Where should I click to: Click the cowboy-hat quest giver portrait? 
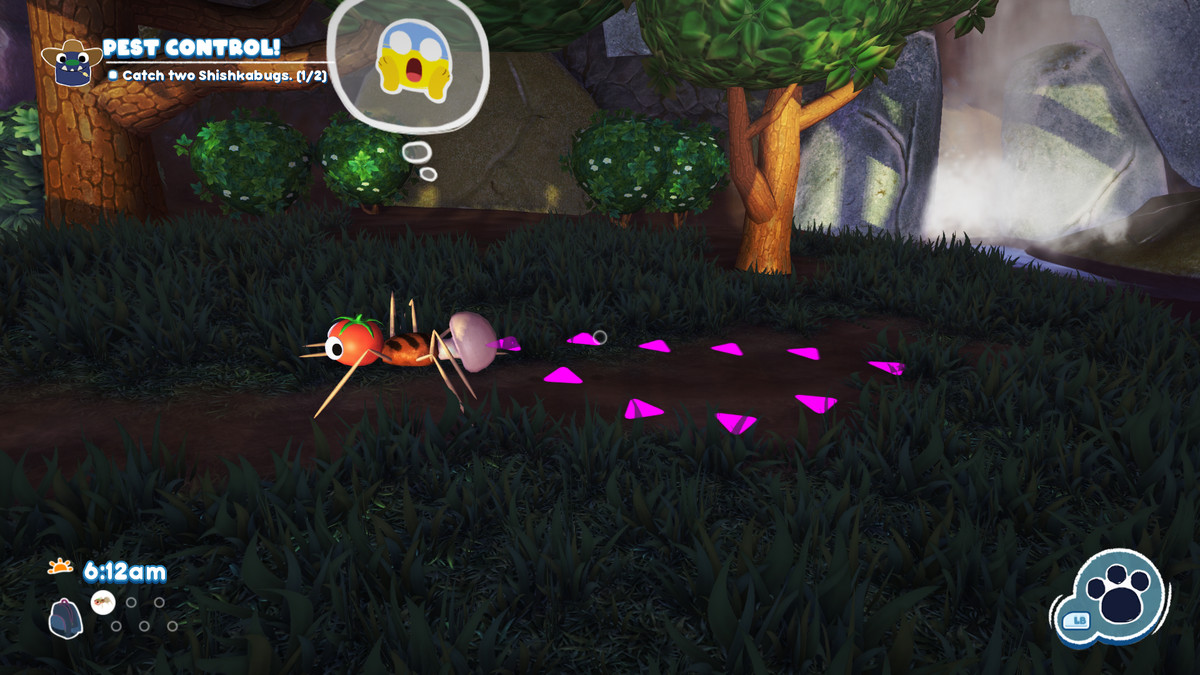click(70, 60)
